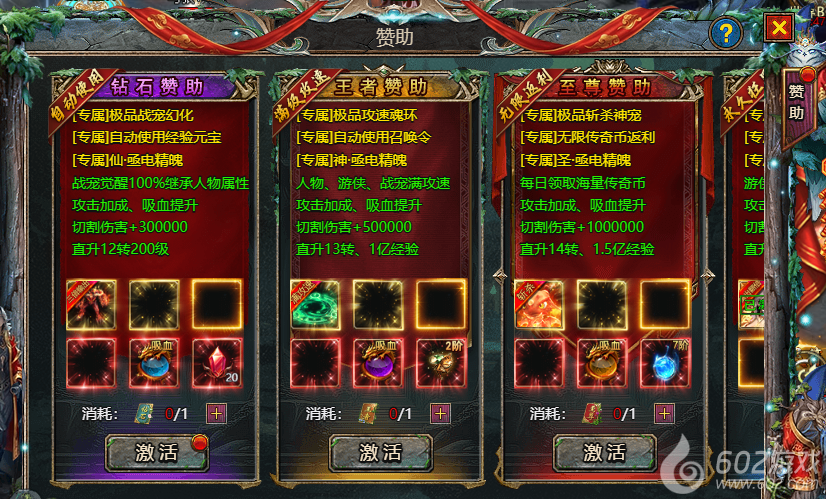This screenshot has width=826, height=499.
Task: Click the plus button under 至尊赞助
Action: (x=664, y=412)
